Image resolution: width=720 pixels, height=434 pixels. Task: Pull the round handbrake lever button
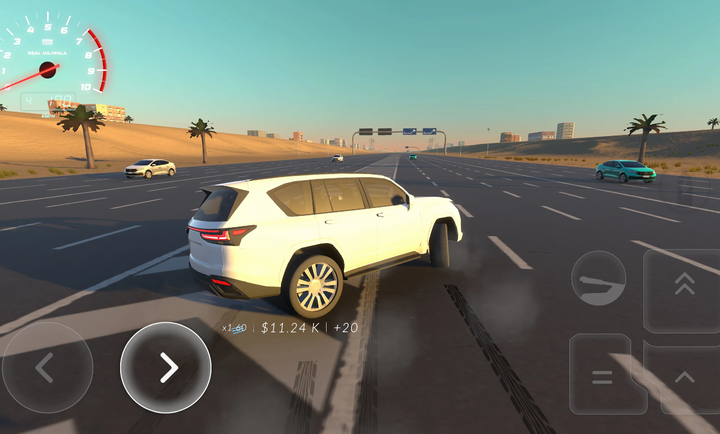[x=598, y=278]
